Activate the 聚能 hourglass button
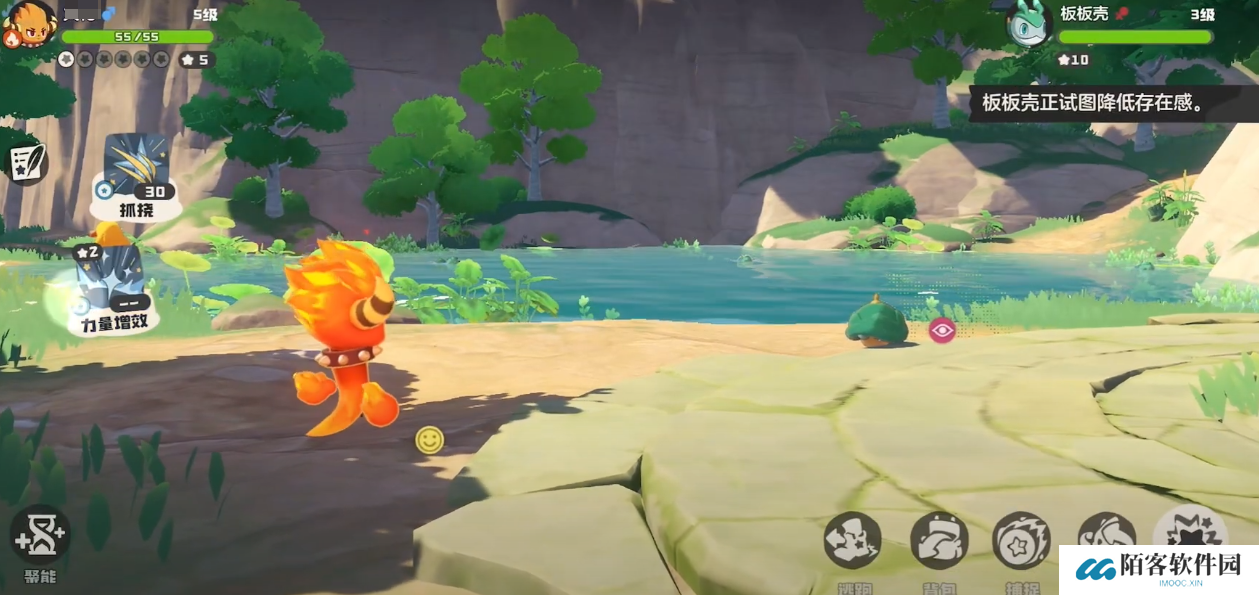This screenshot has height=595, width=1259. (40, 536)
